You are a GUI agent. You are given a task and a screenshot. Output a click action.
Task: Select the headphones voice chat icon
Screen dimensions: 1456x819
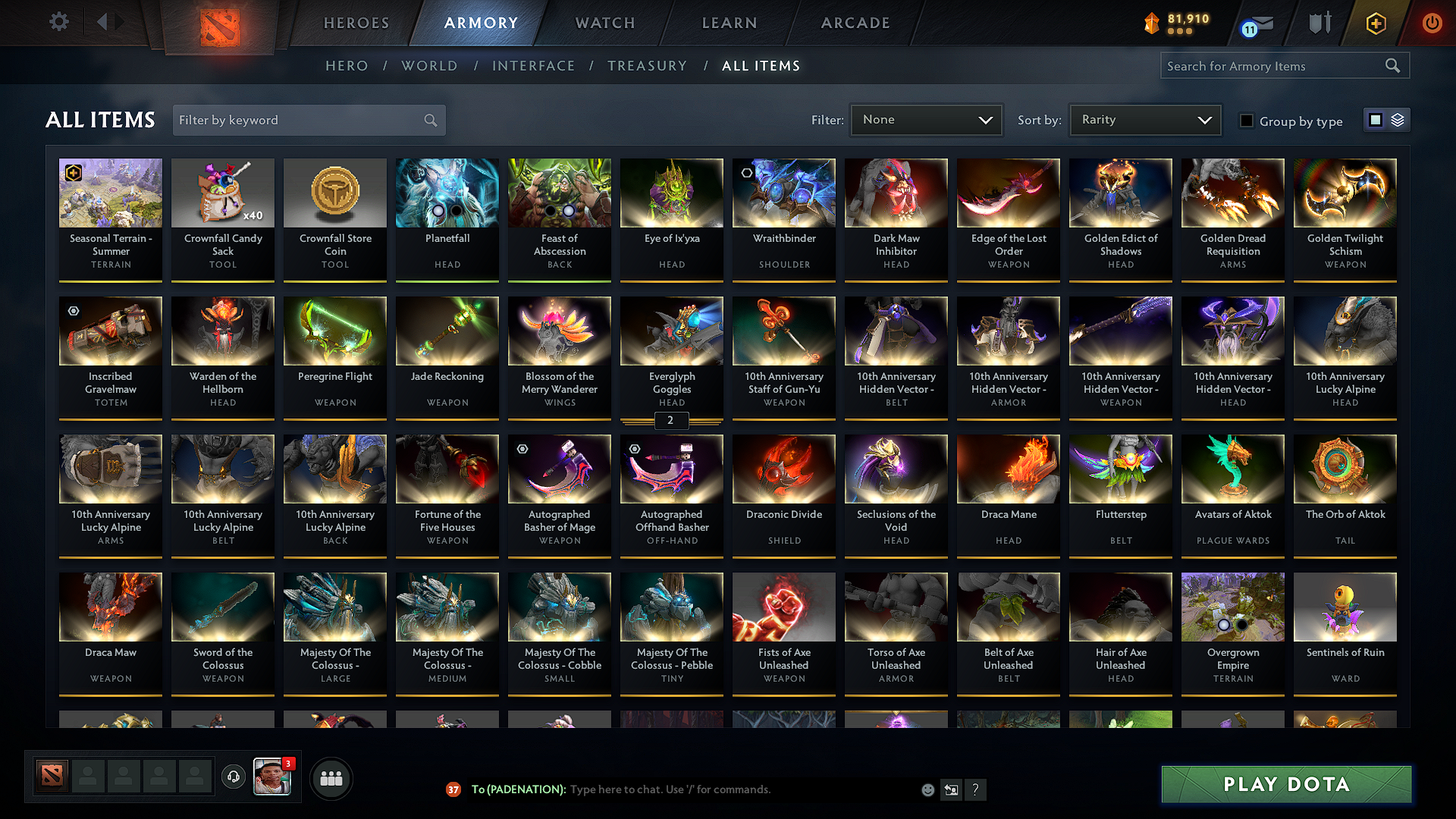233,777
